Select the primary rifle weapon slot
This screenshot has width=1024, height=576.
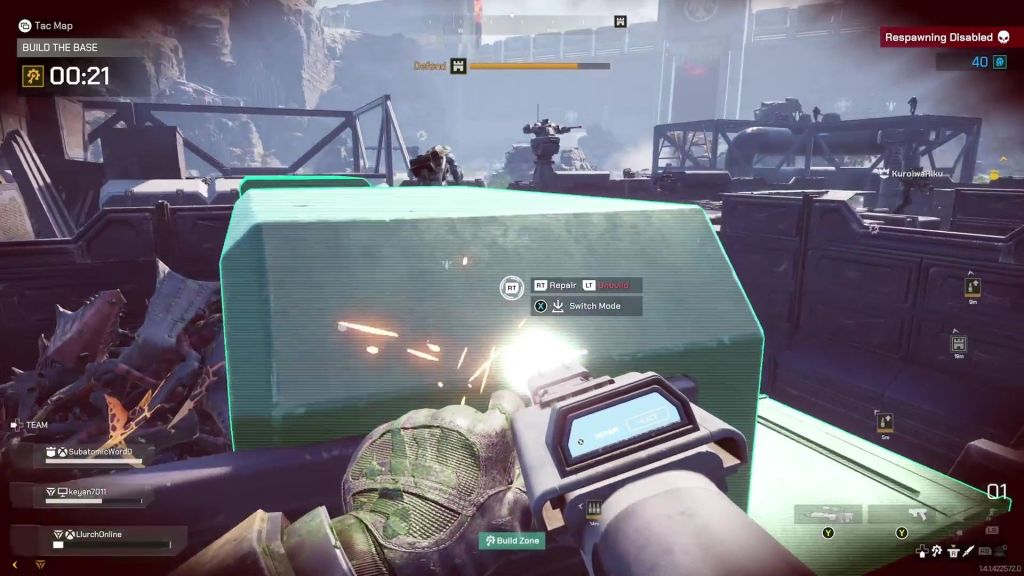826,515
